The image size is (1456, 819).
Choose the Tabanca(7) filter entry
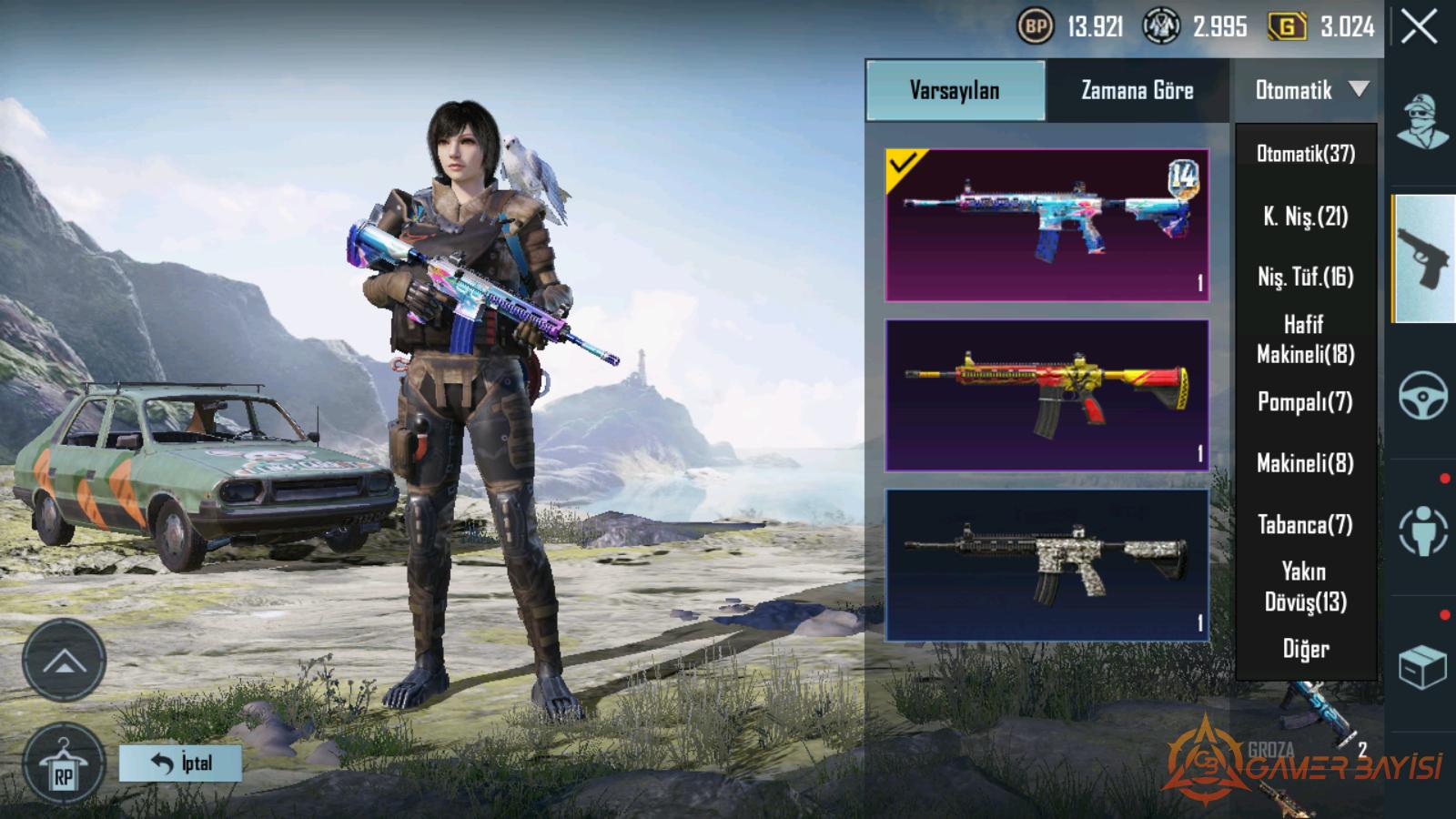pyautogui.click(x=1306, y=524)
